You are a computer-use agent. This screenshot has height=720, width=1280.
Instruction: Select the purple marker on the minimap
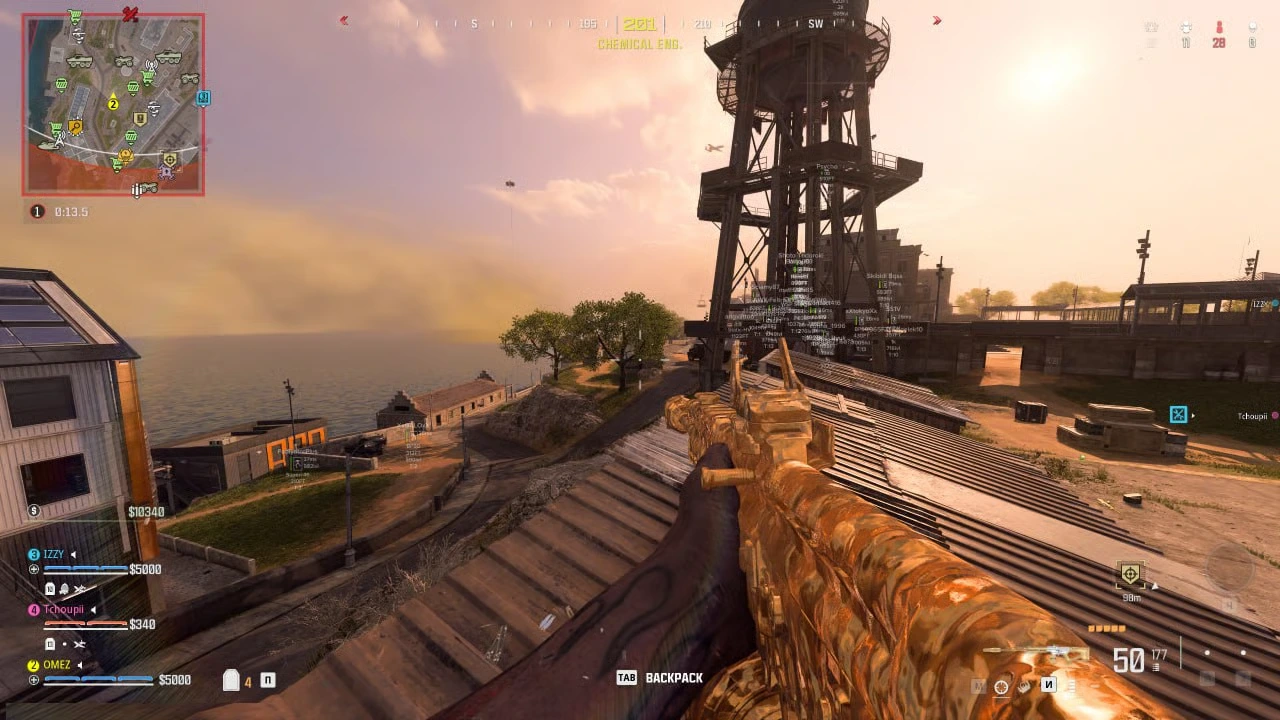166,172
